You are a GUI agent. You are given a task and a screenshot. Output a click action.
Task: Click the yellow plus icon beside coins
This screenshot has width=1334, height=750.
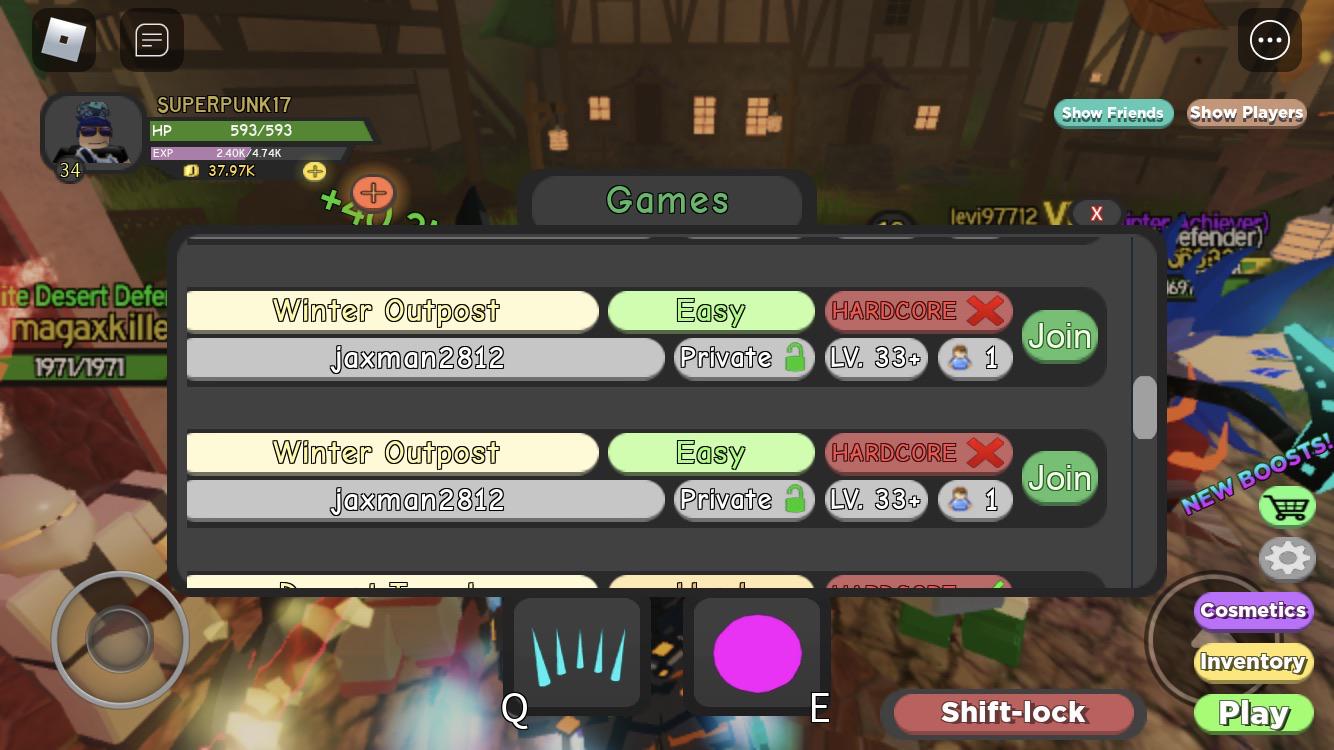click(314, 171)
